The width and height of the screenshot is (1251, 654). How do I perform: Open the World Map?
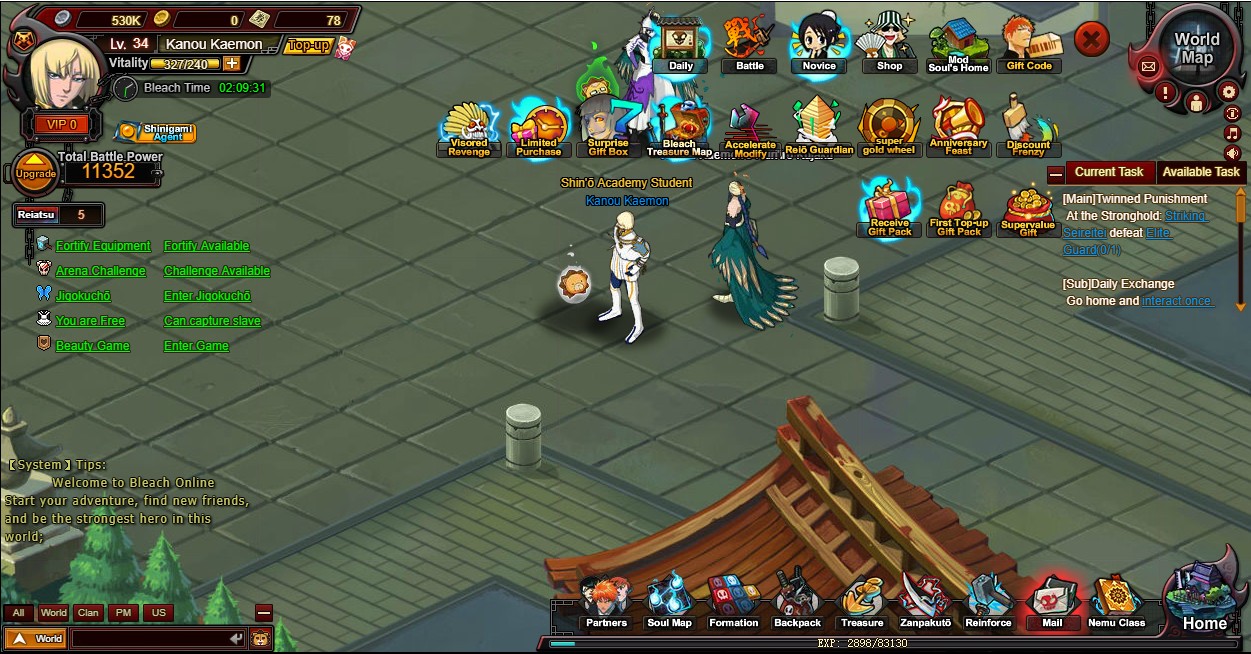point(1196,49)
